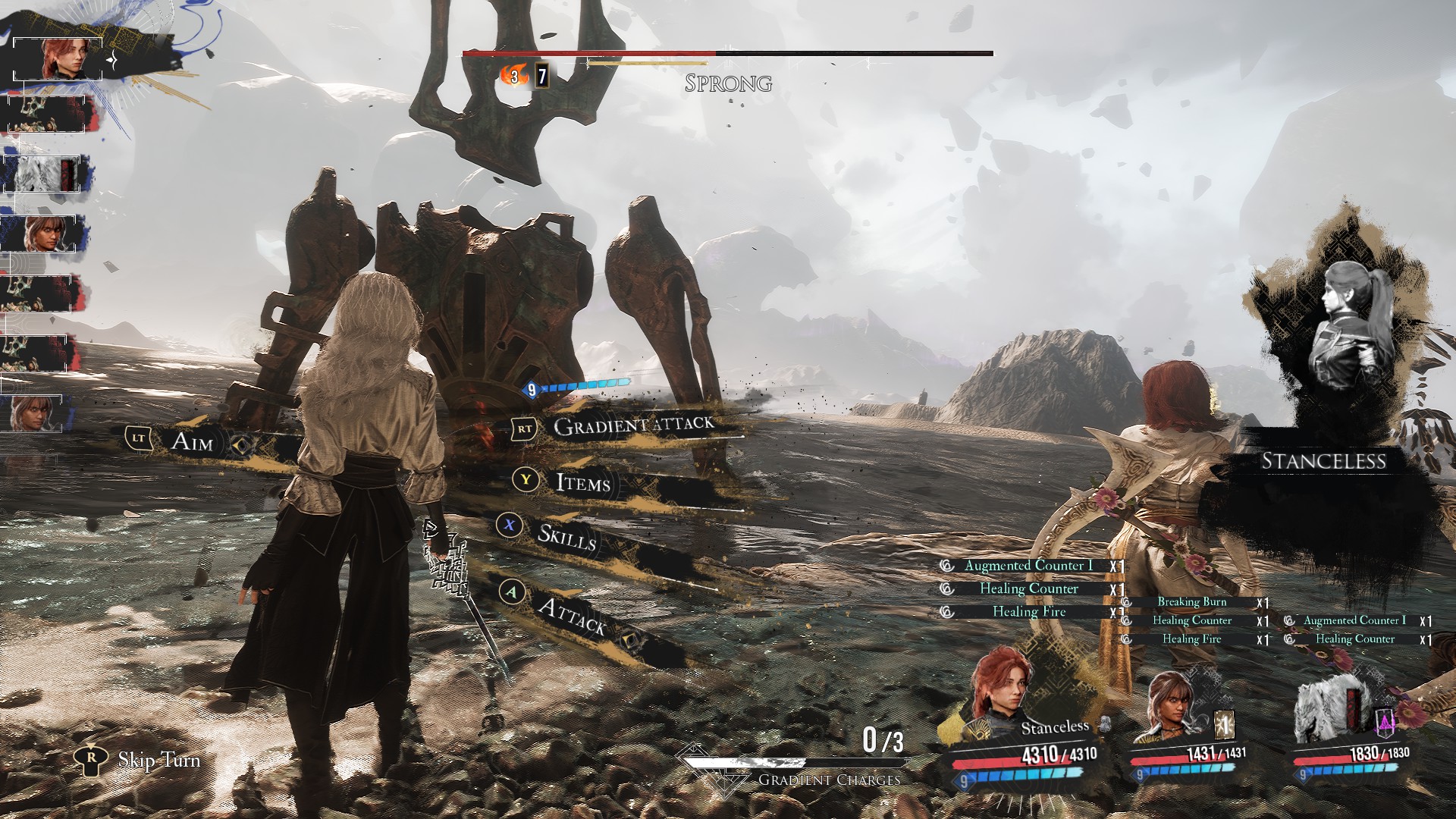Open the Items menu
Image resolution: width=1456 pixels, height=819 pixels.
[x=582, y=482]
